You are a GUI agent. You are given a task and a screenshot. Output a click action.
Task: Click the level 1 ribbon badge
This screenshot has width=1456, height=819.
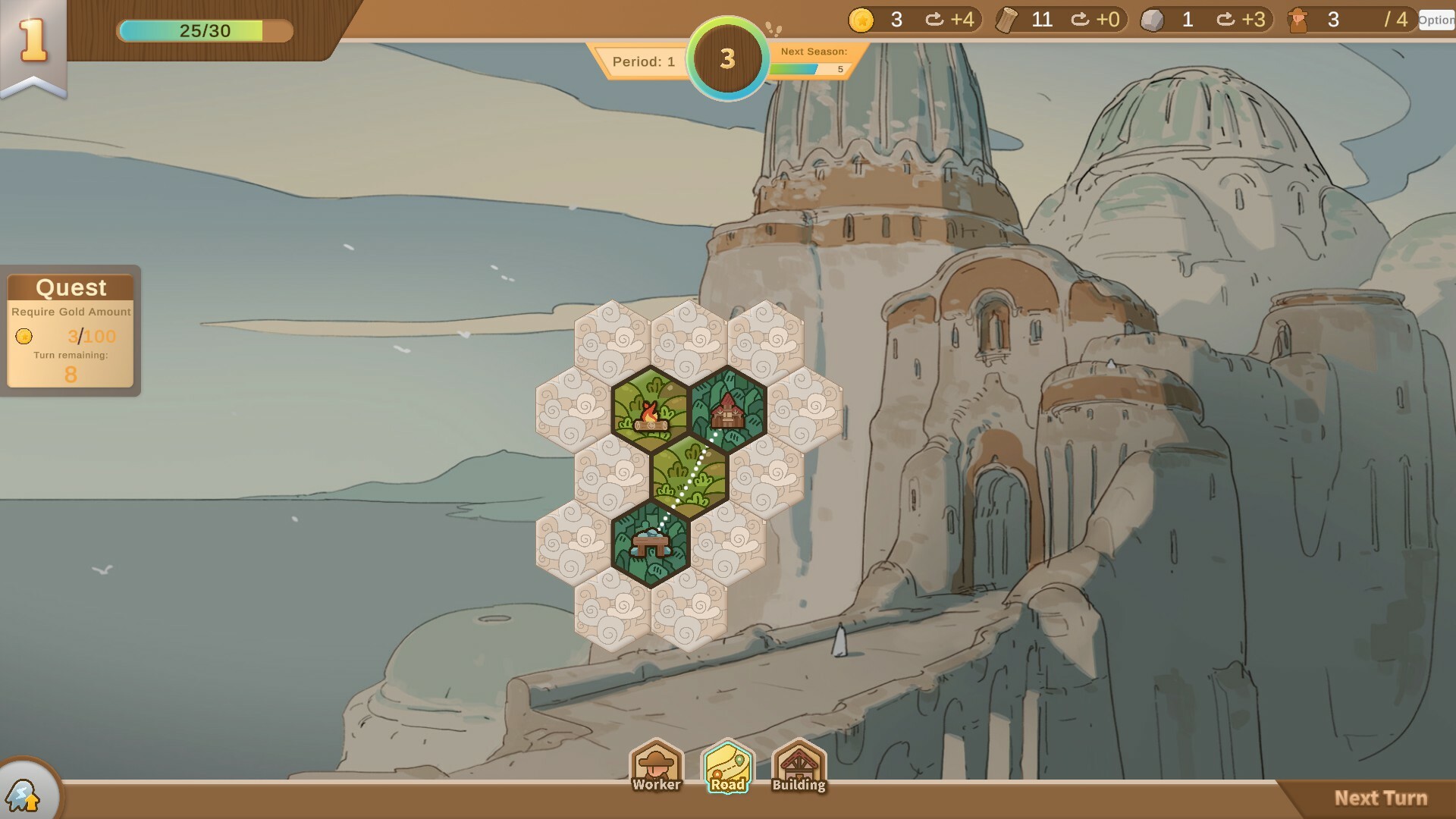(x=33, y=38)
